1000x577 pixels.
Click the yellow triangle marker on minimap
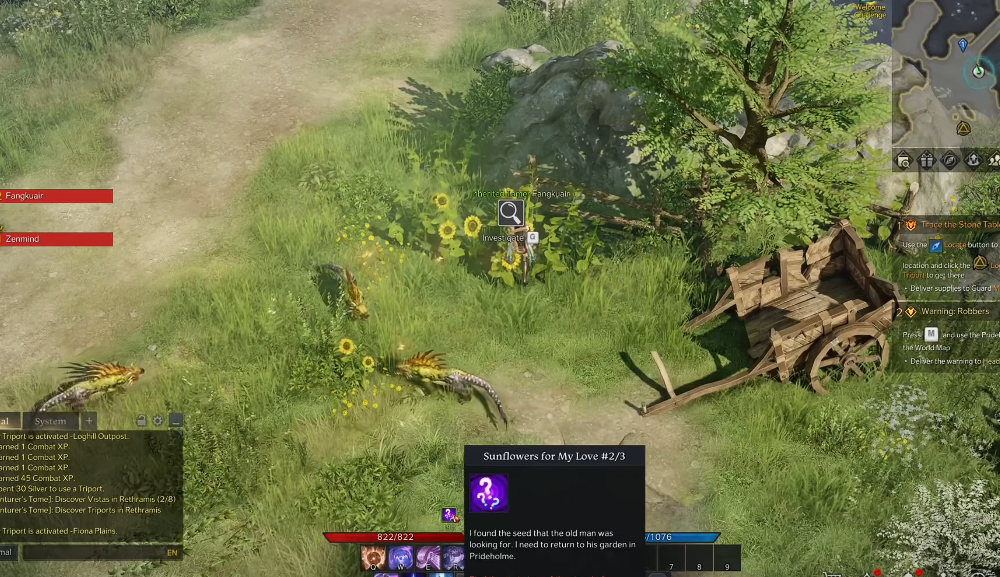pos(963,128)
